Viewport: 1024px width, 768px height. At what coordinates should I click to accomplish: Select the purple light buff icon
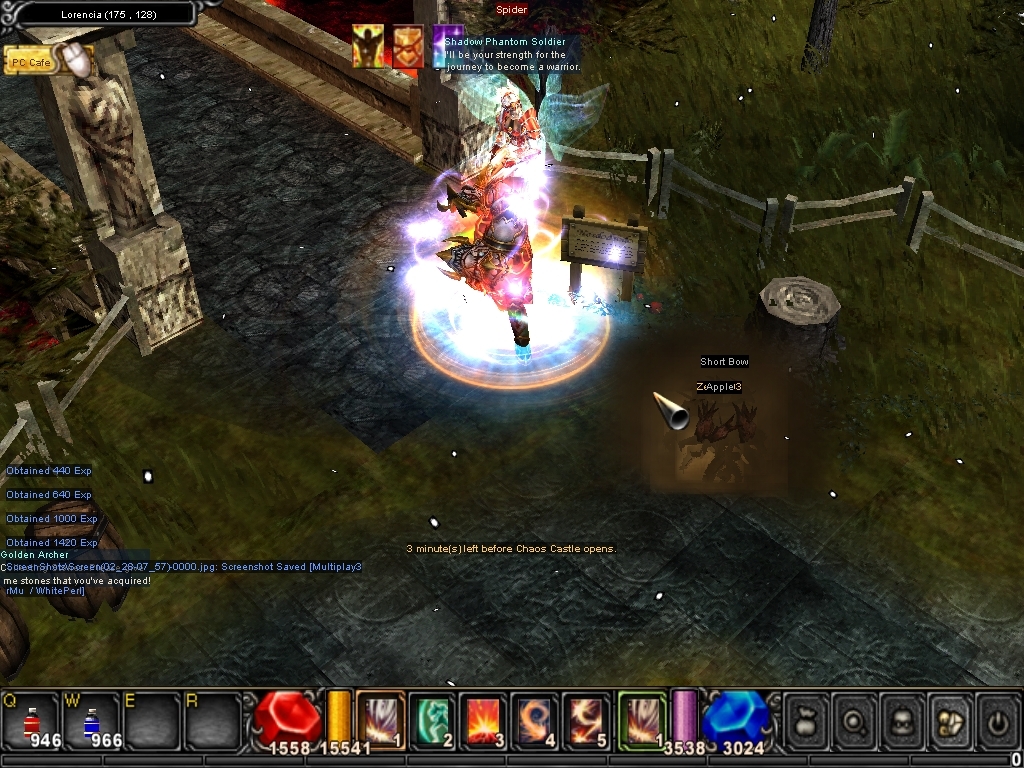point(444,47)
